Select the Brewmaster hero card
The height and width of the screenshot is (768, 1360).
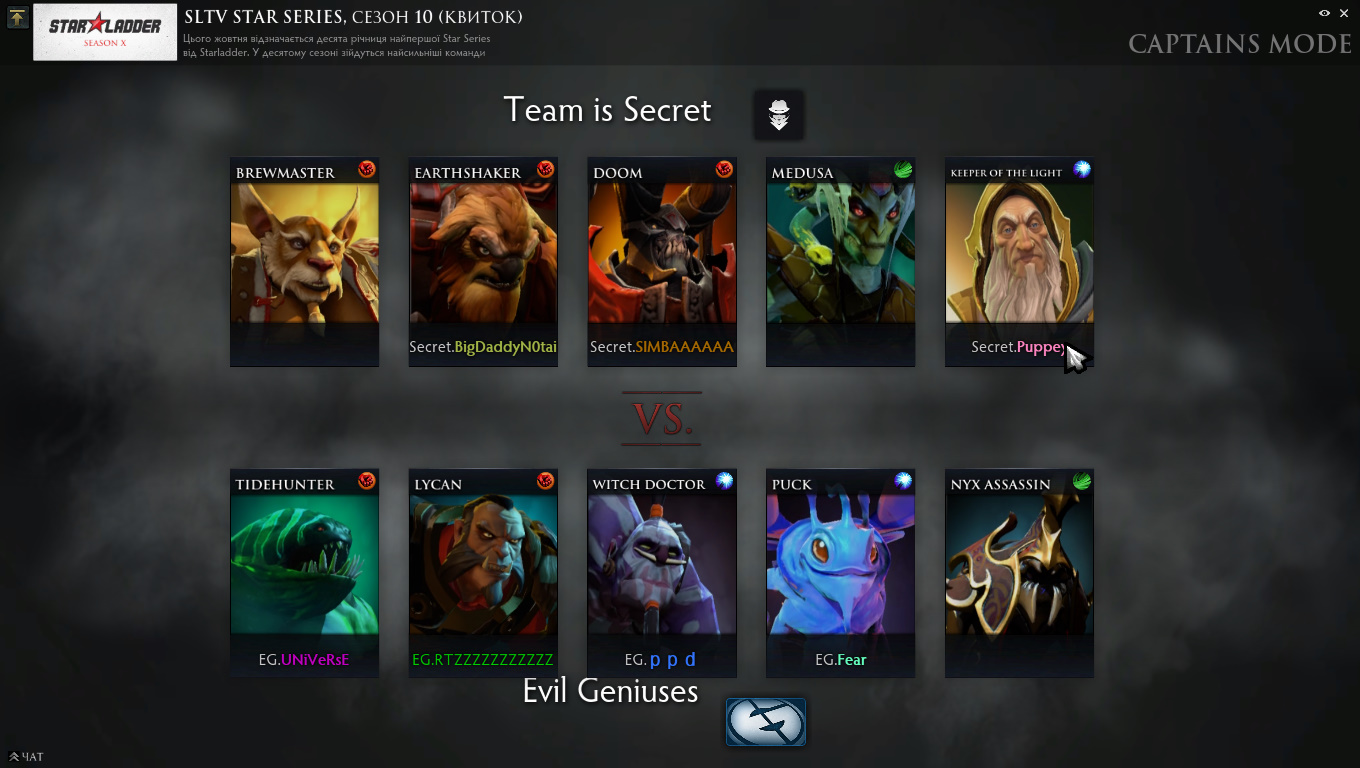[x=305, y=262]
